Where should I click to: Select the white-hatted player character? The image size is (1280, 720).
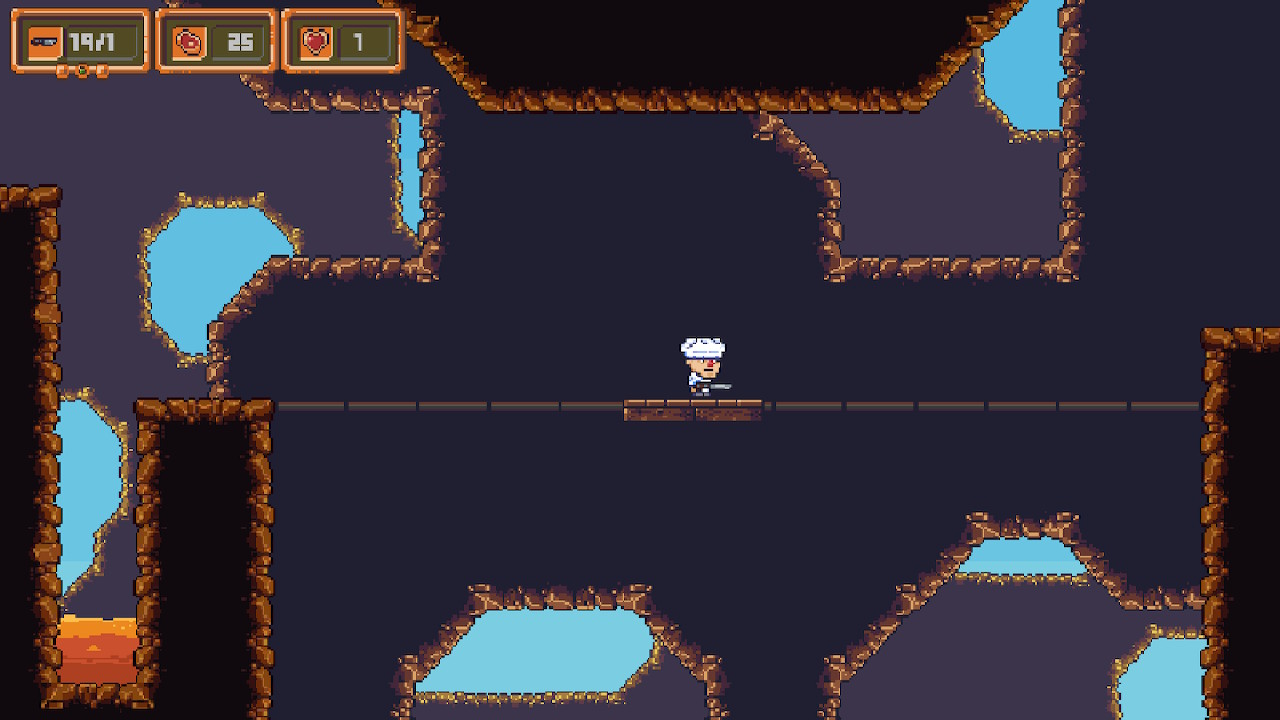click(x=703, y=362)
